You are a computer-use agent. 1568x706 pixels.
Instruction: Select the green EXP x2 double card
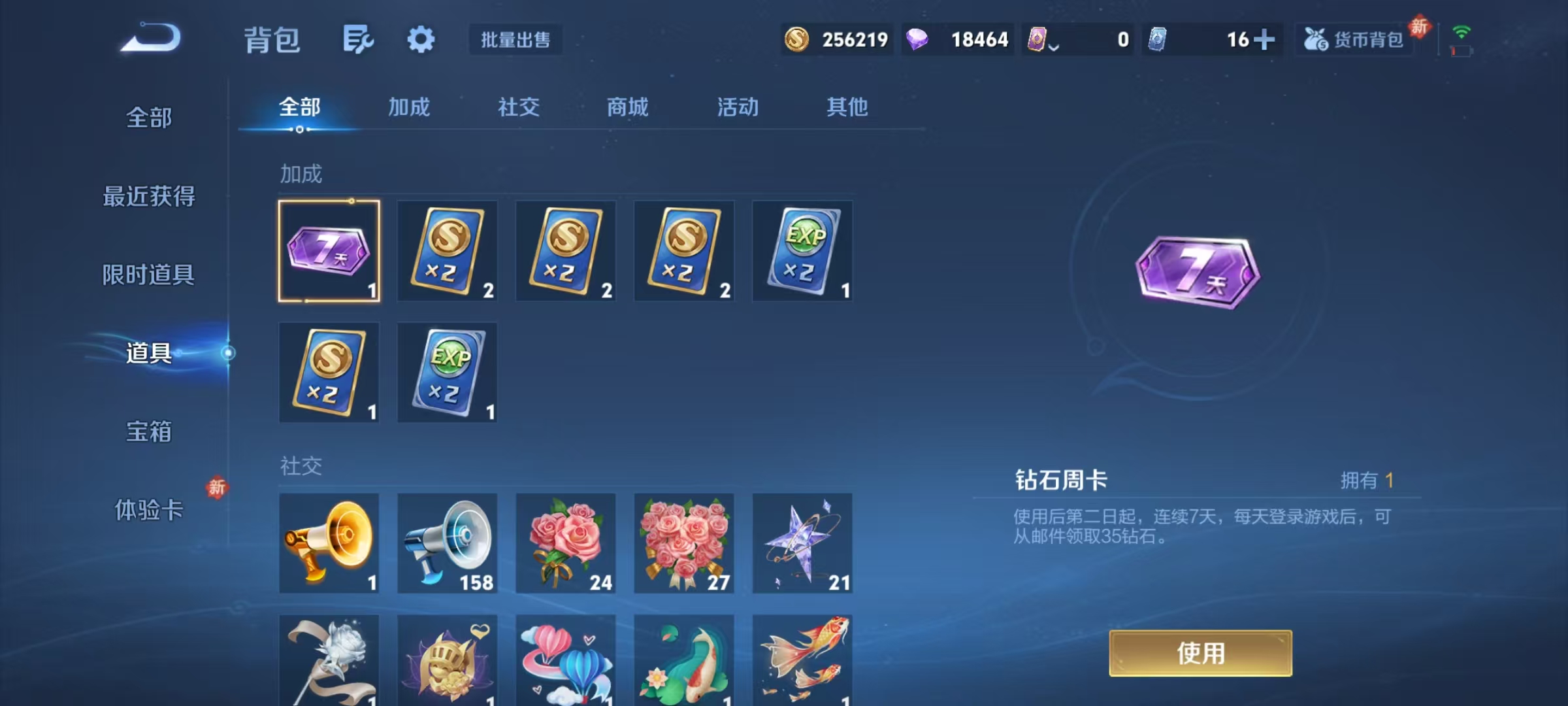[802, 250]
